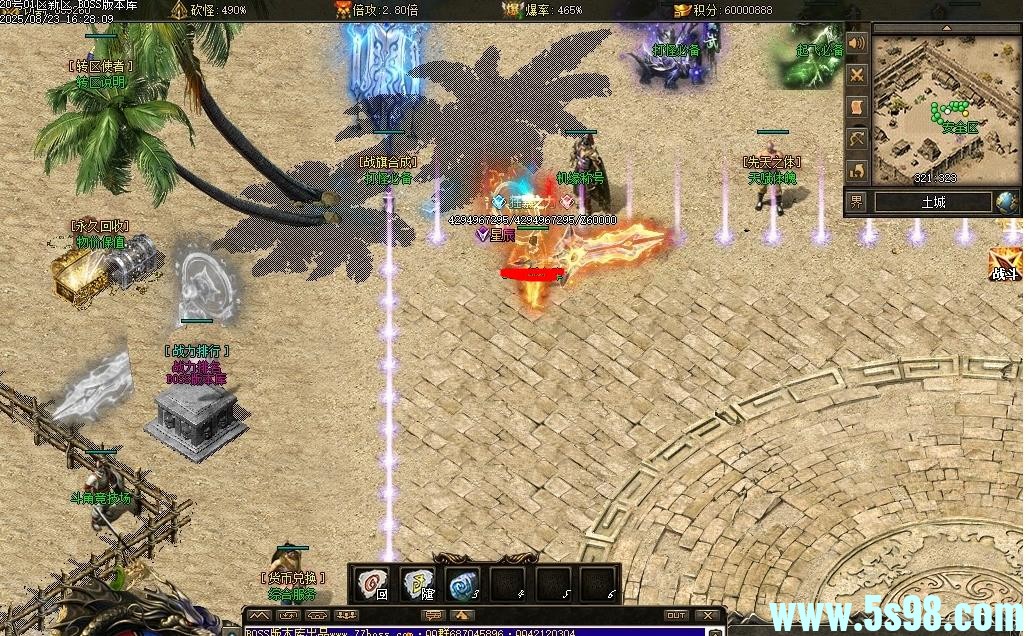Screen dimensions: 1028x636
Task: Open the scroll icon beside the minimap
Action: tap(856, 107)
